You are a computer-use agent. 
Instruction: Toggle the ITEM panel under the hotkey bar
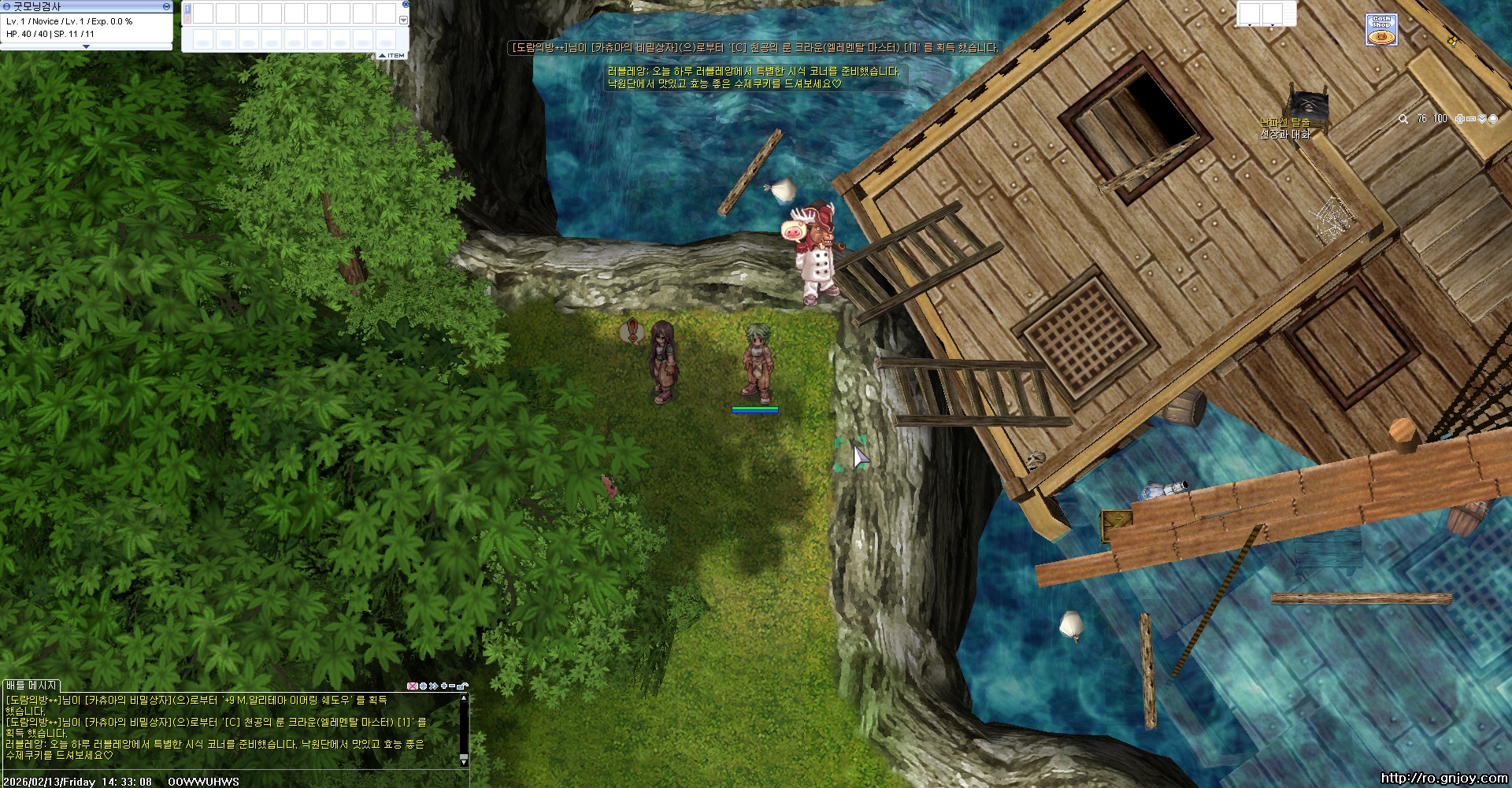391,55
